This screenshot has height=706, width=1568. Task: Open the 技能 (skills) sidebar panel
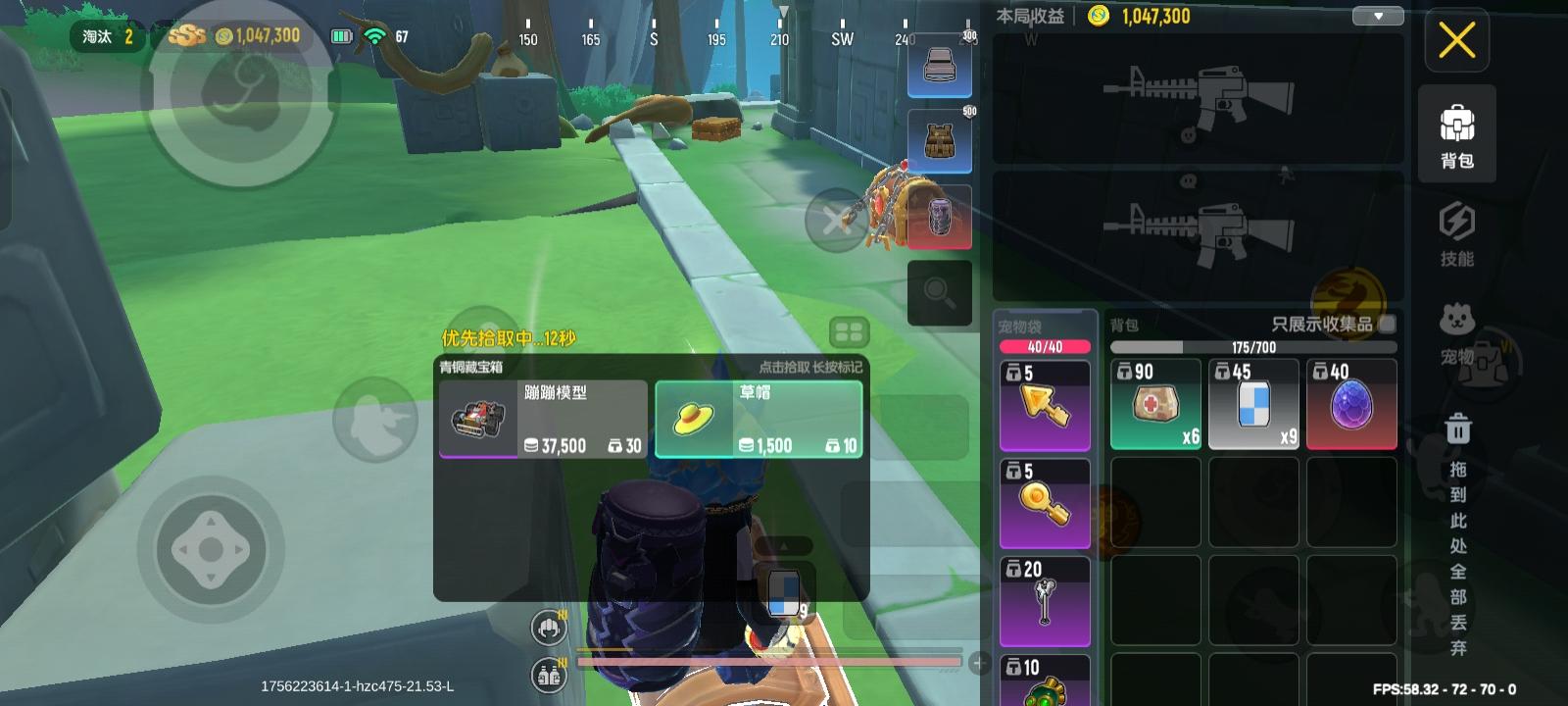[1456, 235]
